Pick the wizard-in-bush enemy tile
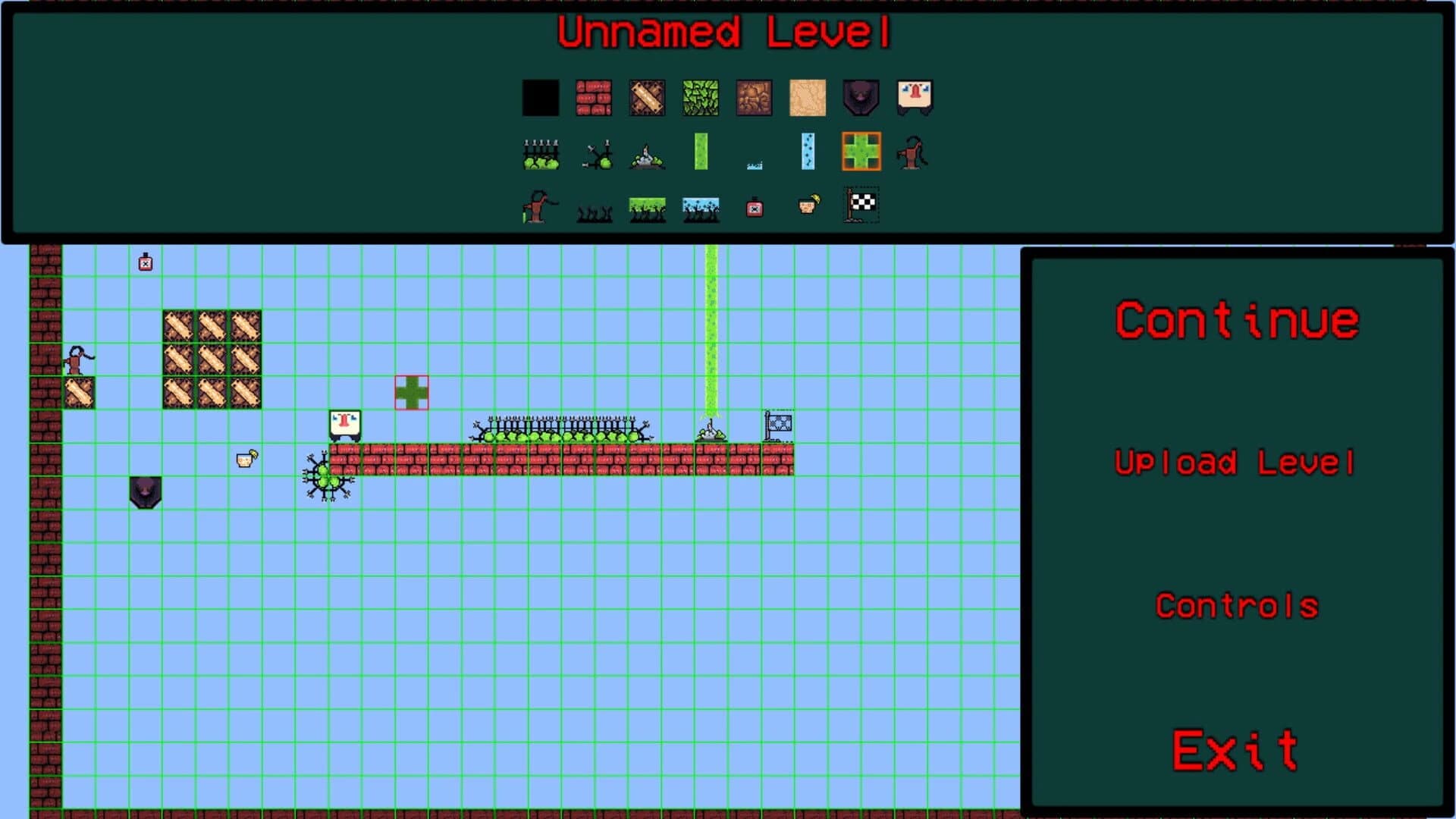This screenshot has width=1456, height=819. coord(648,153)
